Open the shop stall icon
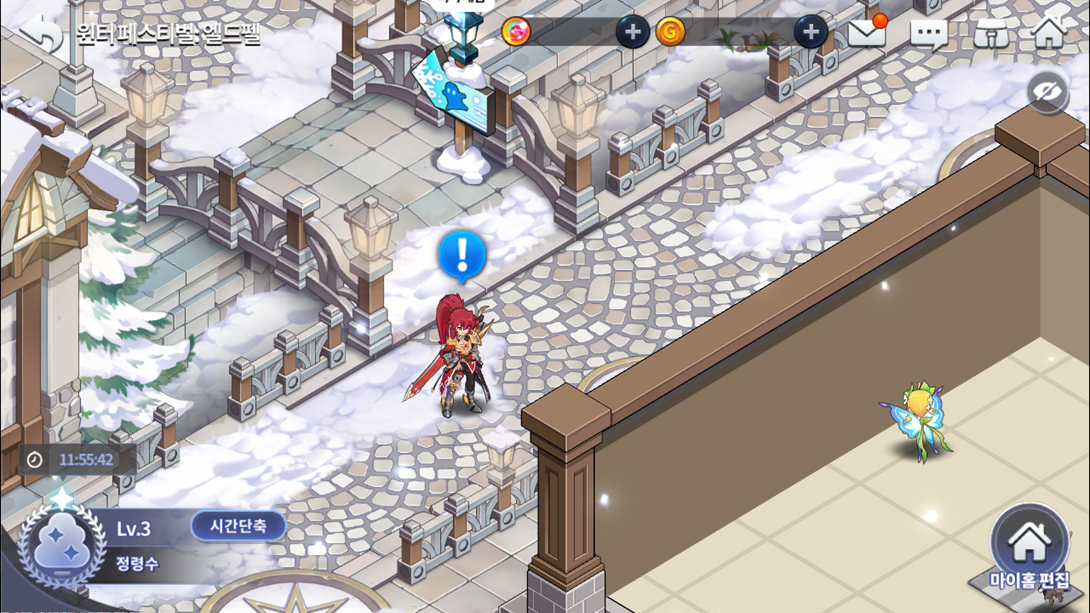The image size is (1090, 613). tap(990, 34)
